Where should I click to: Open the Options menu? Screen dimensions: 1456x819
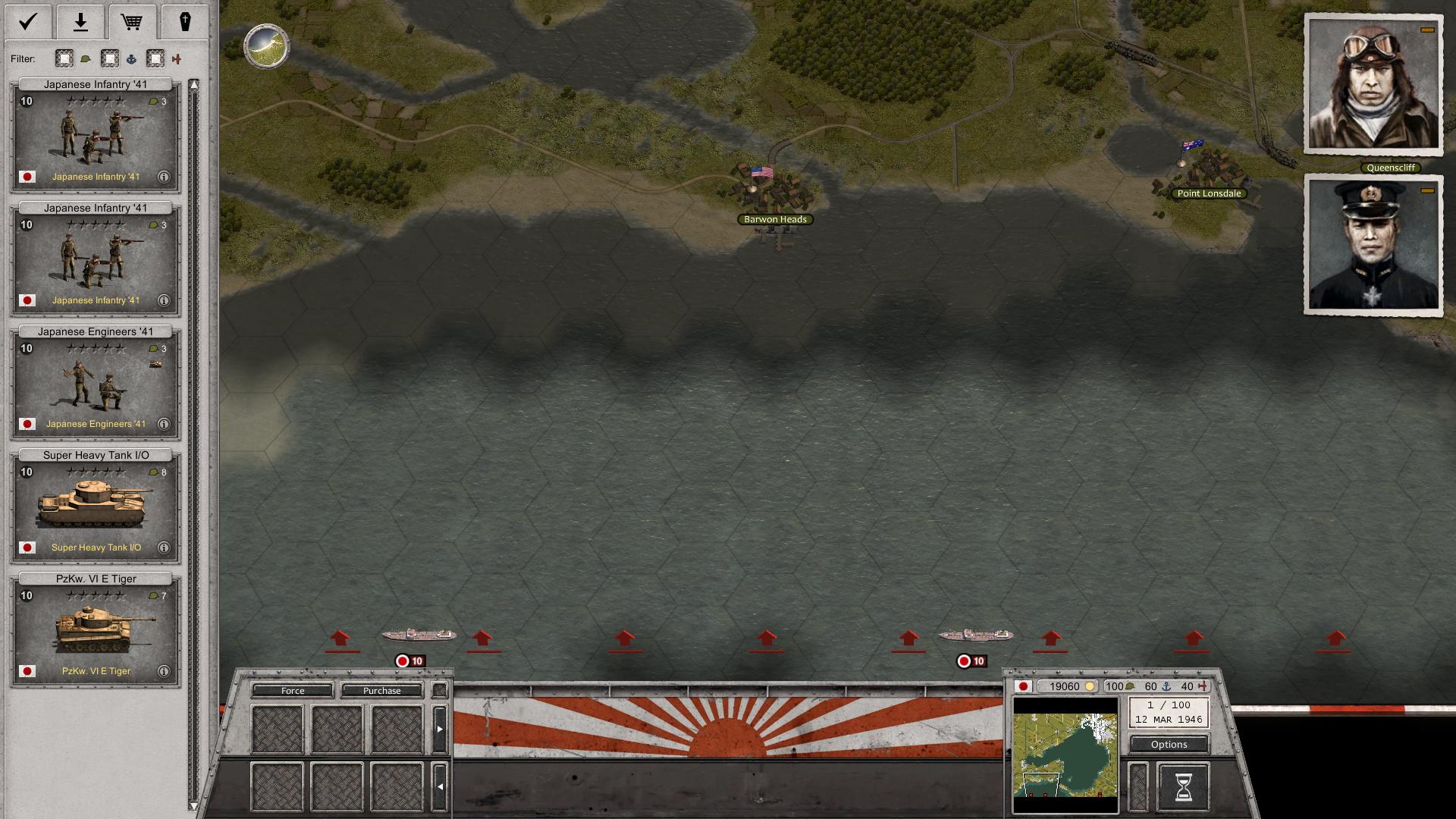click(1168, 744)
